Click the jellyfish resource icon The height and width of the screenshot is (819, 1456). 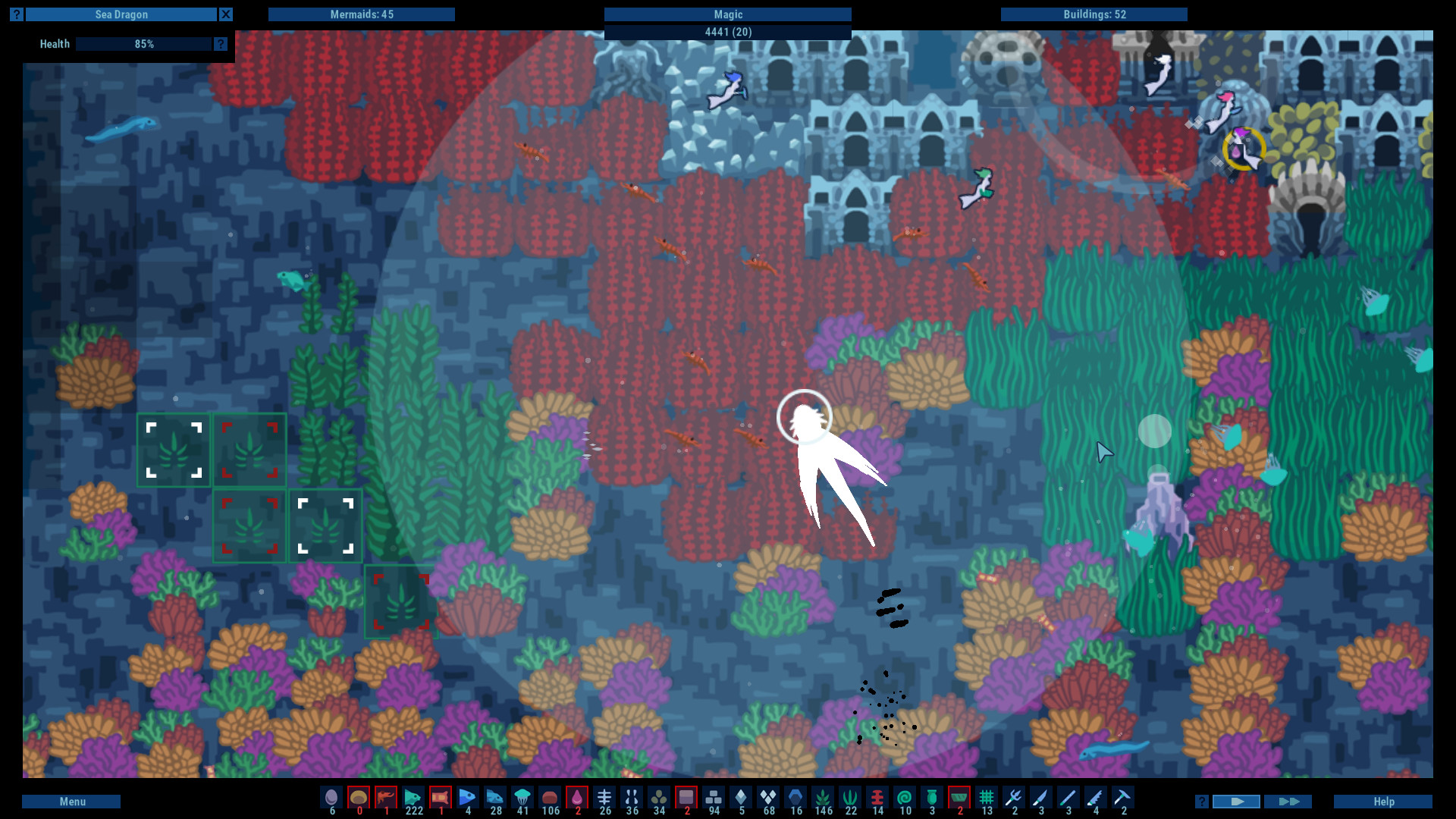522,799
